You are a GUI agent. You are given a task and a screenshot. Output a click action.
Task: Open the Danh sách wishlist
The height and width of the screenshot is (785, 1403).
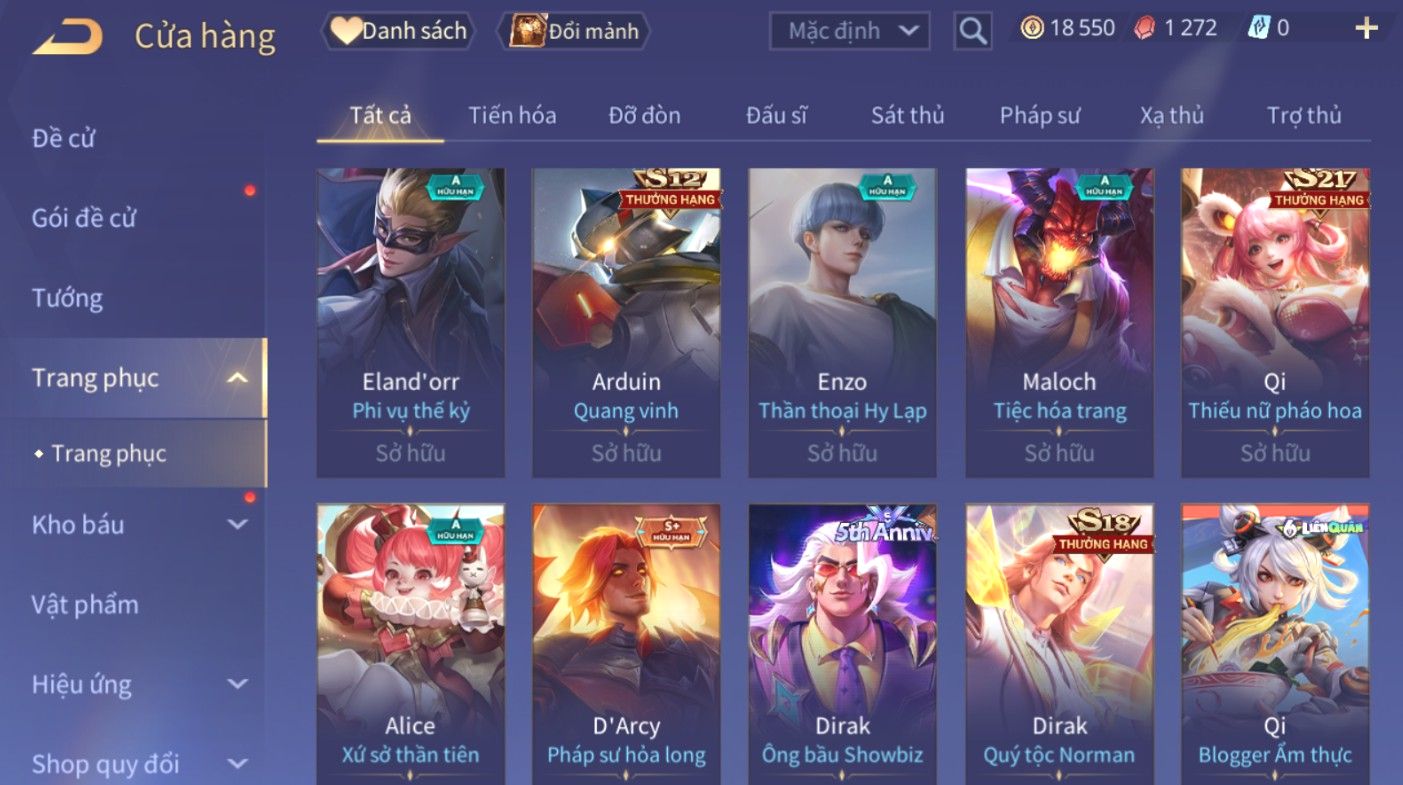[398, 31]
